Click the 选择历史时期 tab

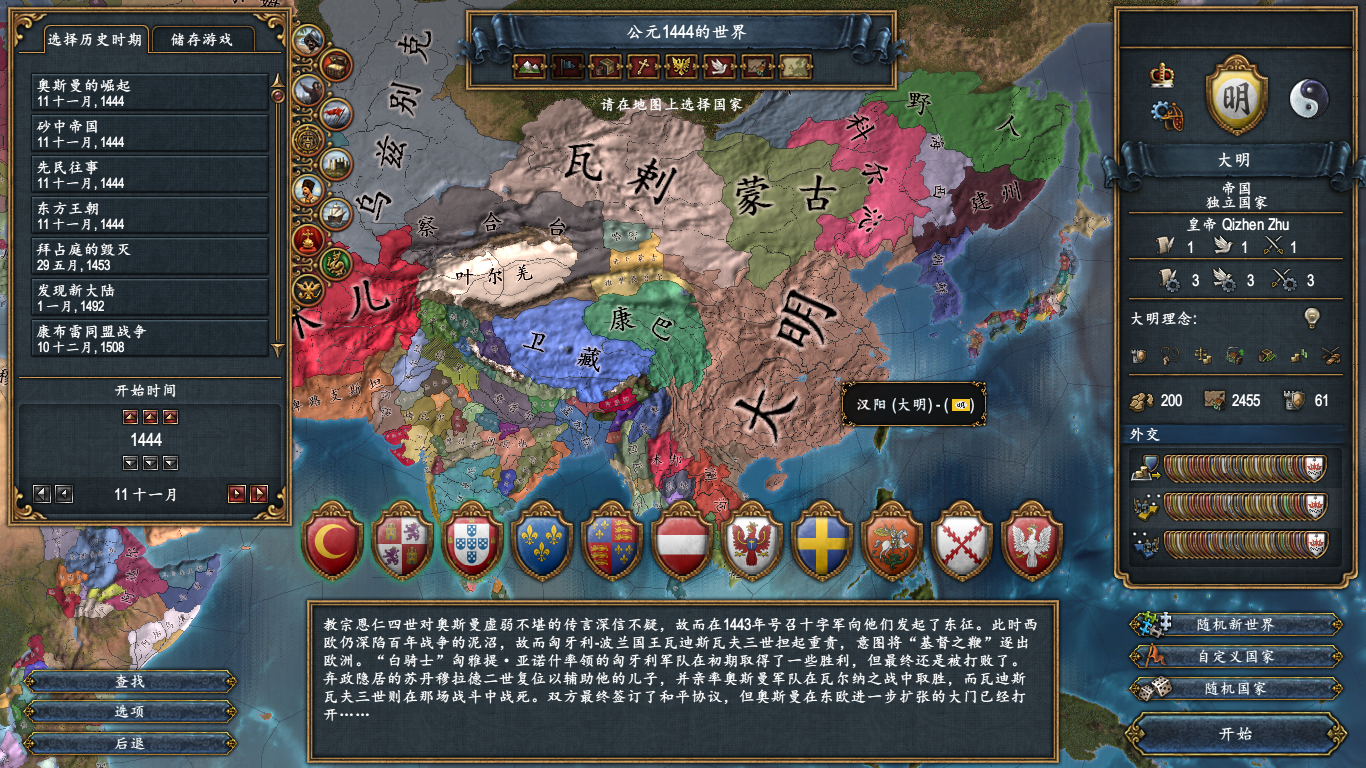tap(95, 40)
